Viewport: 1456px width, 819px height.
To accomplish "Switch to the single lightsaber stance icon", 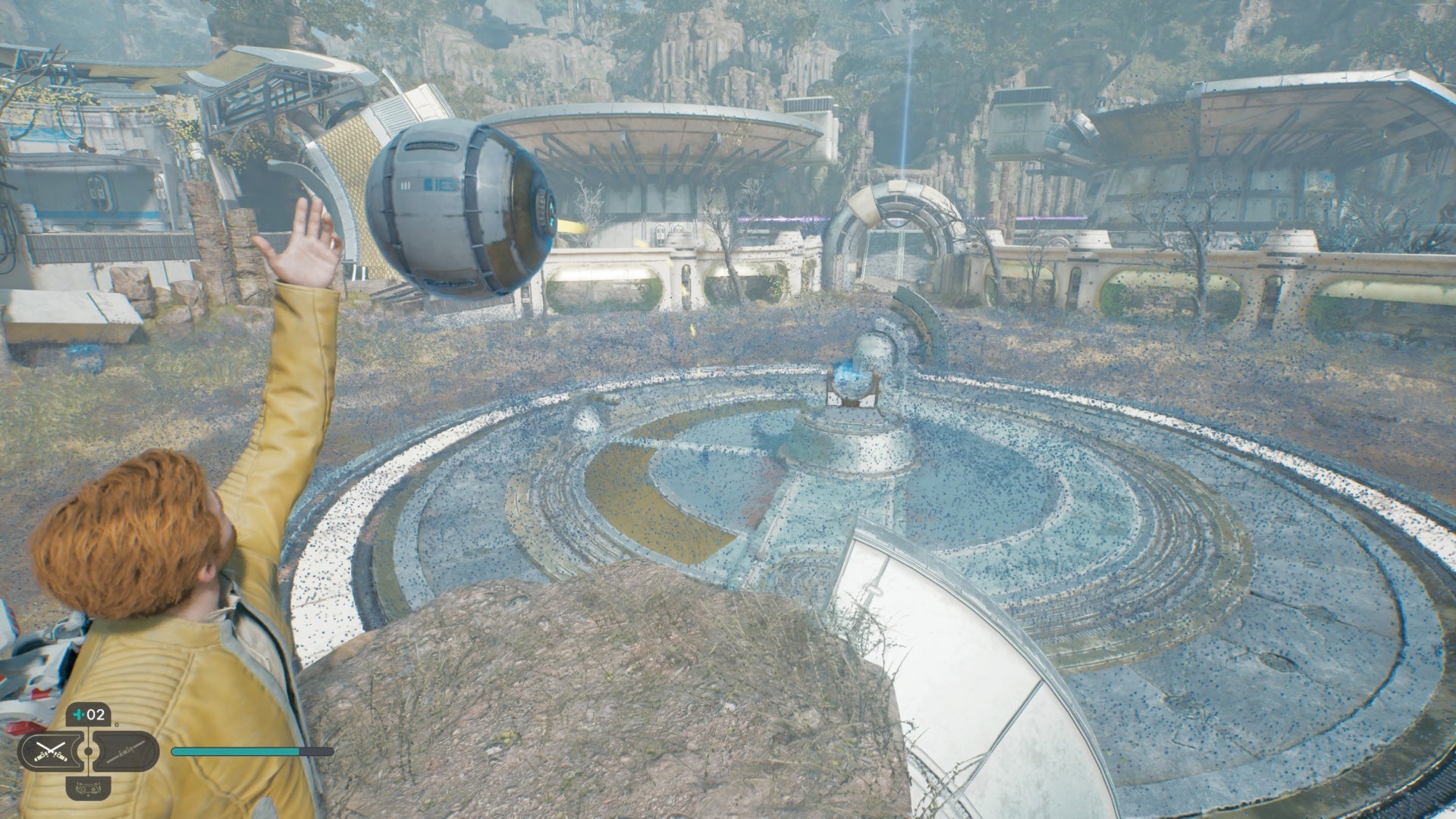I will [x=124, y=752].
